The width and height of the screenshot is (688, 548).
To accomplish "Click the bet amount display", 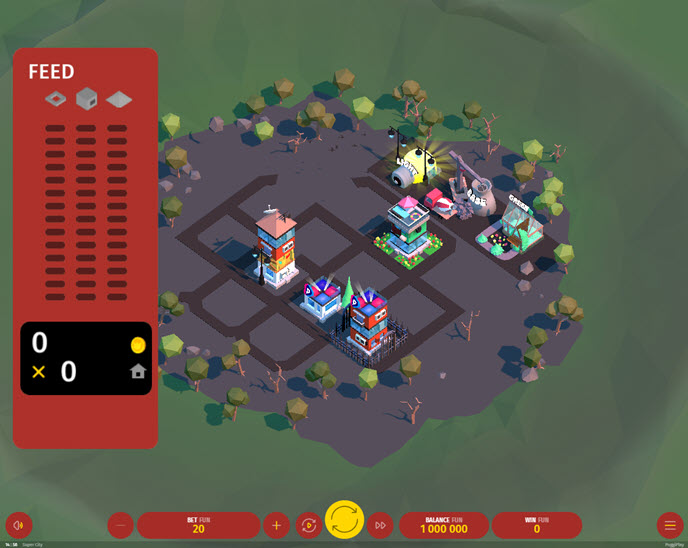I will [198, 525].
